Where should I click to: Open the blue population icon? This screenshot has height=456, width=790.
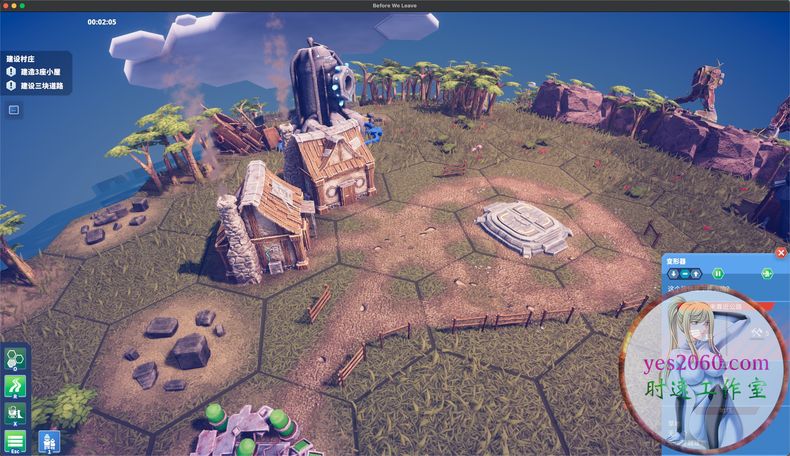point(48,441)
